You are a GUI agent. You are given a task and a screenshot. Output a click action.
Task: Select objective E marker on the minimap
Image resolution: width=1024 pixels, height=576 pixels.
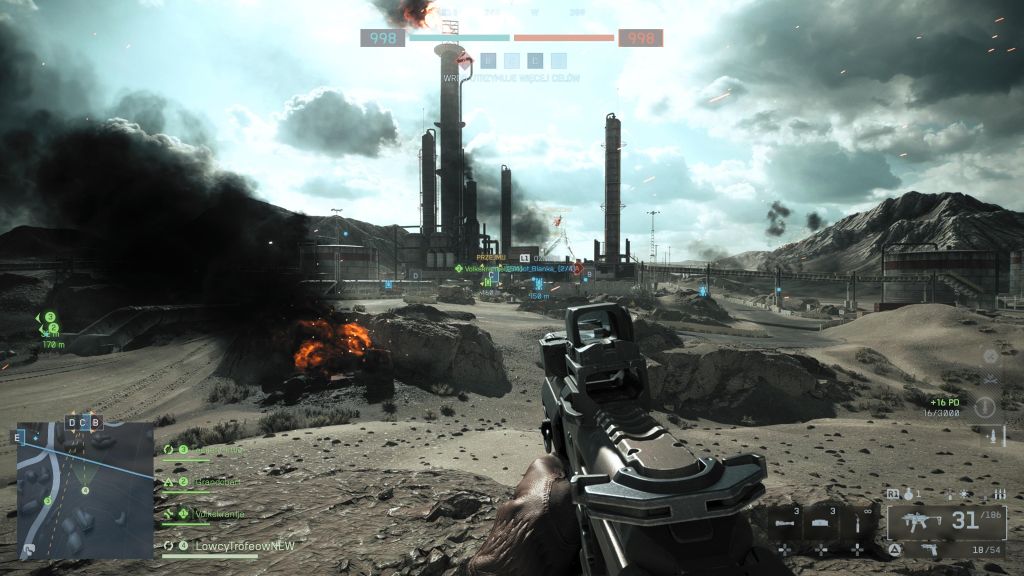tap(18, 436)
